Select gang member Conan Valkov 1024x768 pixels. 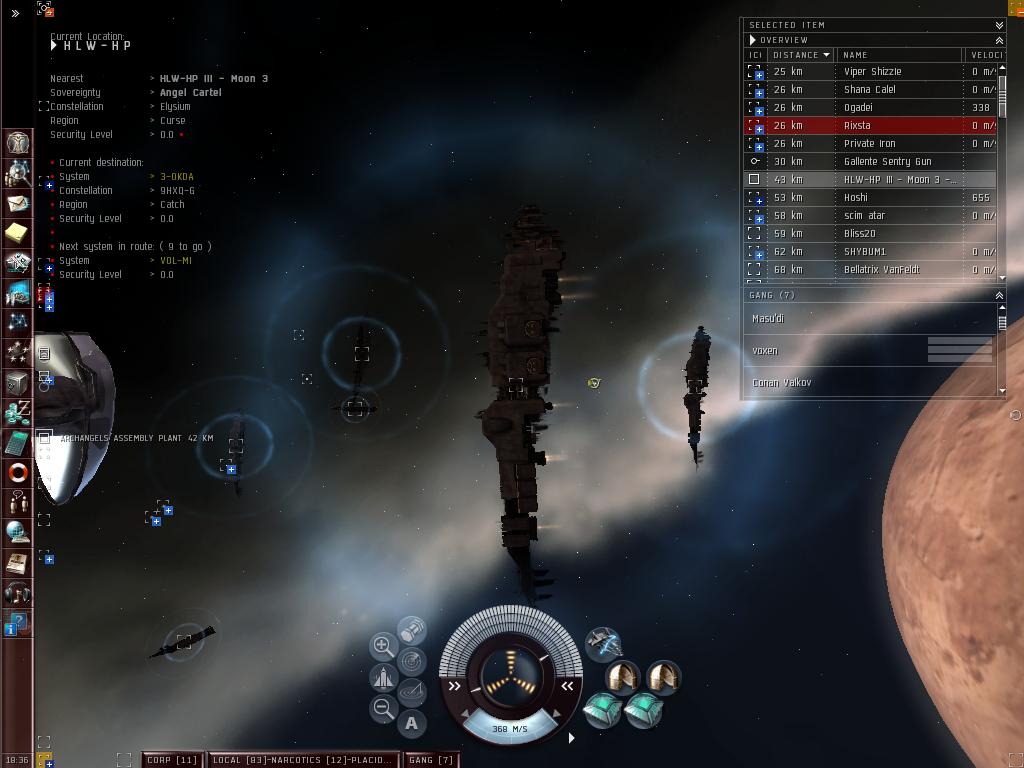(x=782, y=383)
